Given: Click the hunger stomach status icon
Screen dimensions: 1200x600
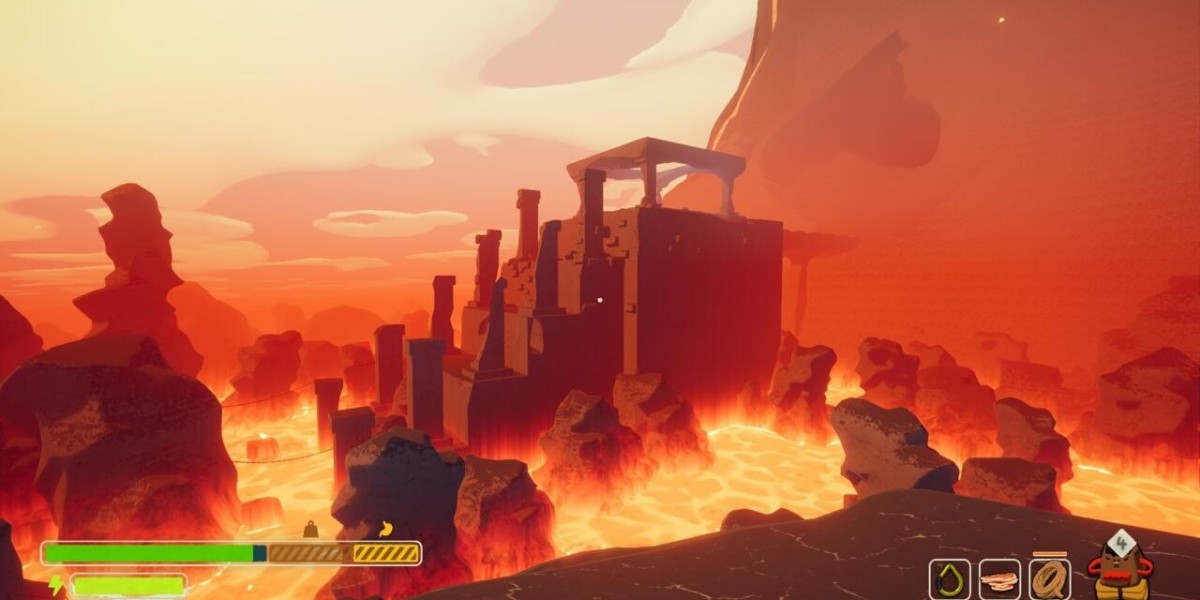Looking at the screenshot, I should point(385,529).
